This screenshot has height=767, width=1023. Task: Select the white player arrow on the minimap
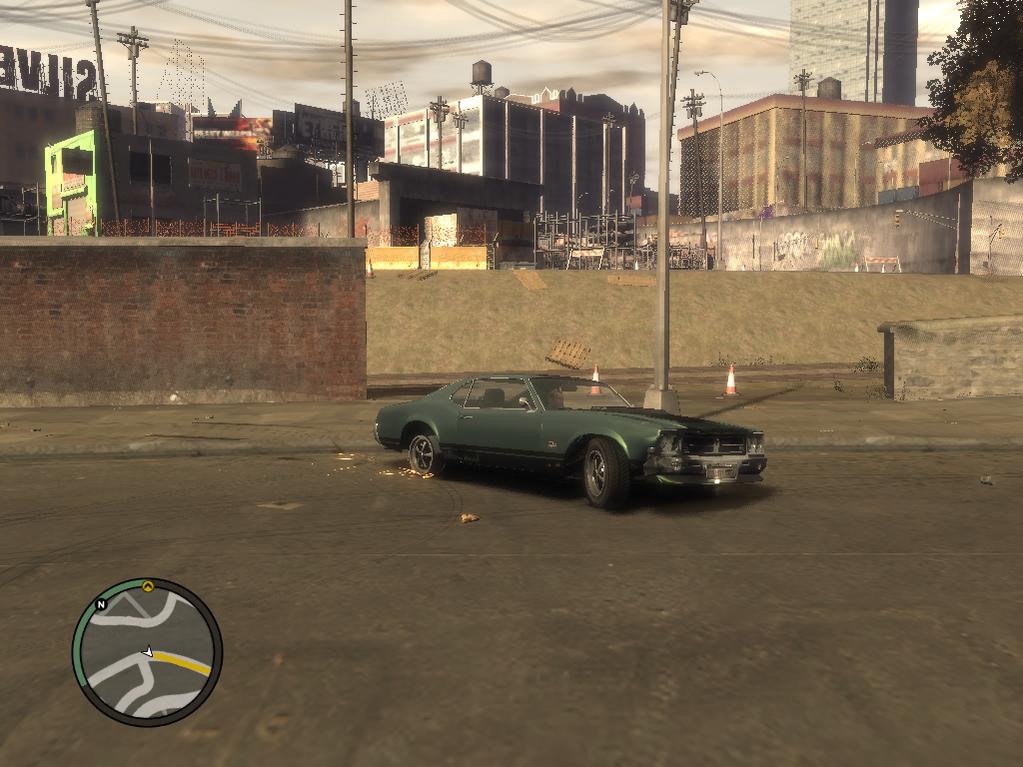[148, 651]
